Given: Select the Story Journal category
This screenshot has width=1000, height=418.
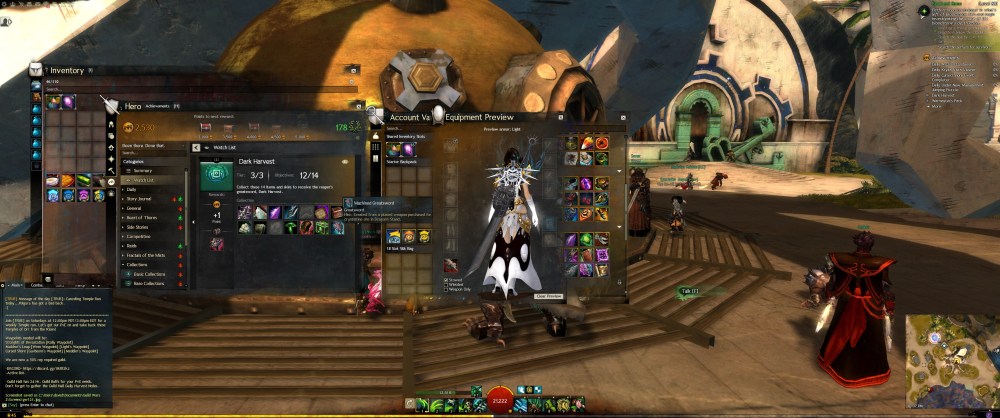Looking at the screenshot, I should [140, 198].
